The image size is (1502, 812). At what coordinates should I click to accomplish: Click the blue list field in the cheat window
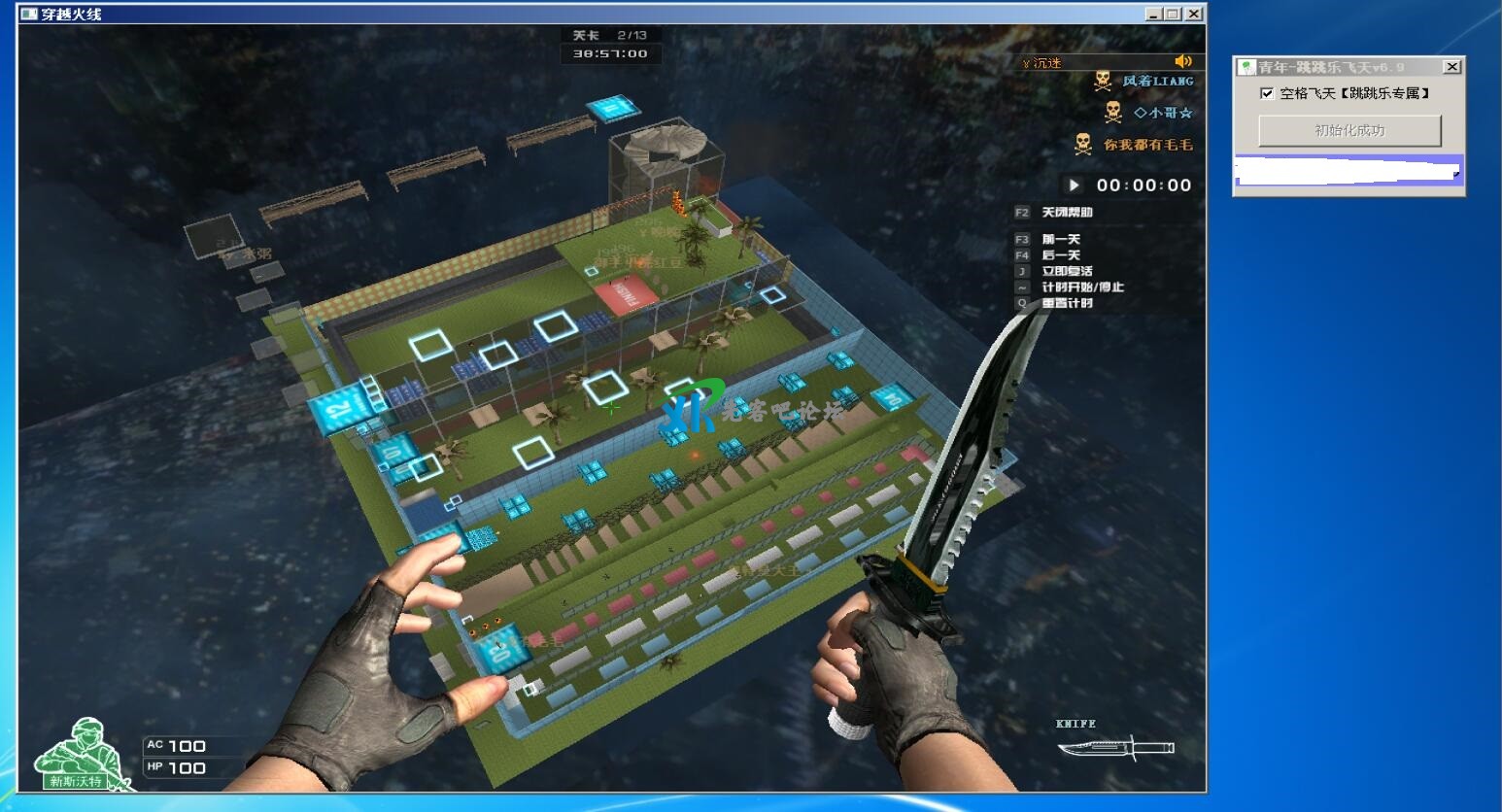(x=1348, y=172)
